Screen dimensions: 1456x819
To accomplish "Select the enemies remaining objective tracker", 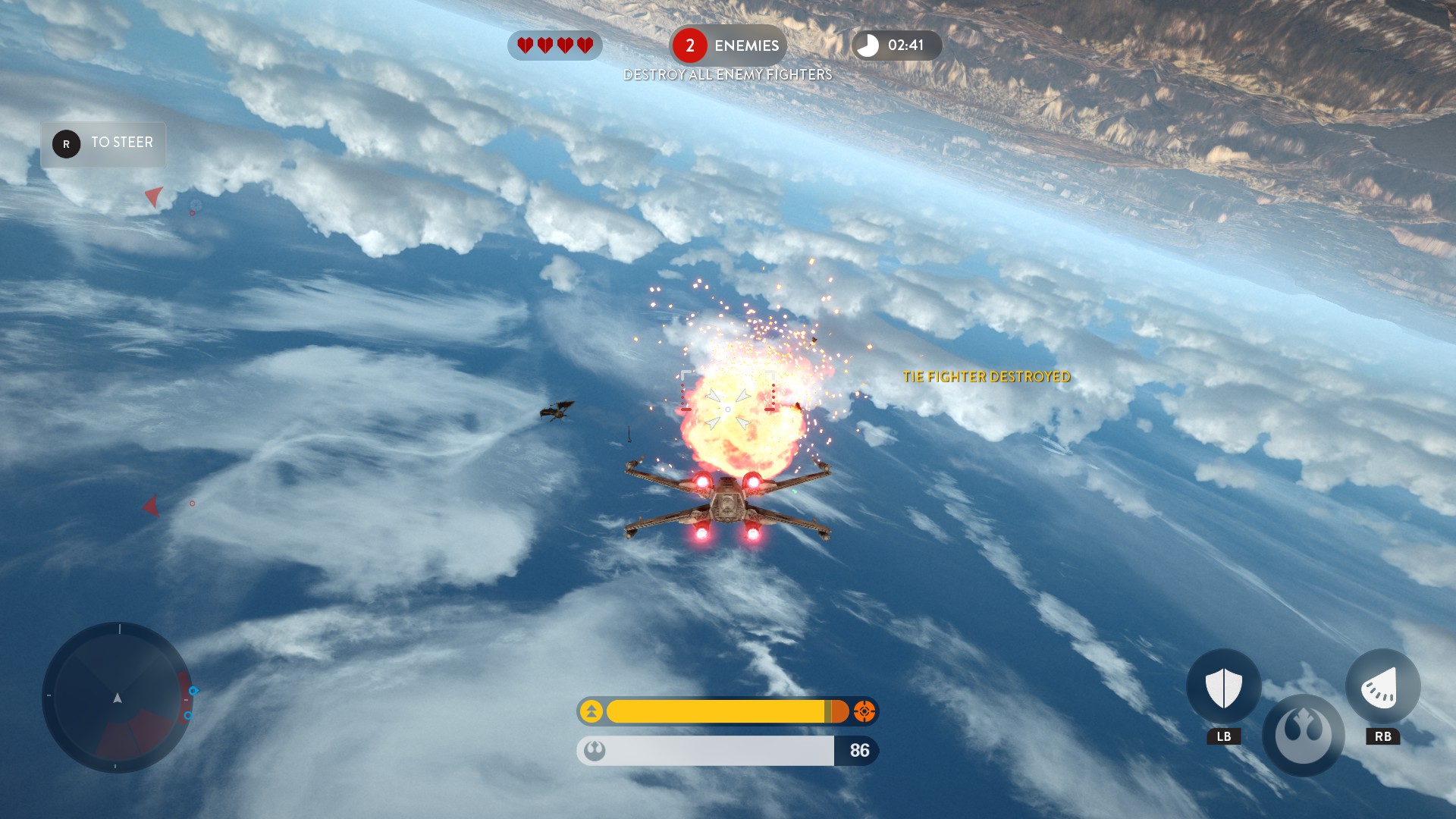I will click(x=727, y=45).
